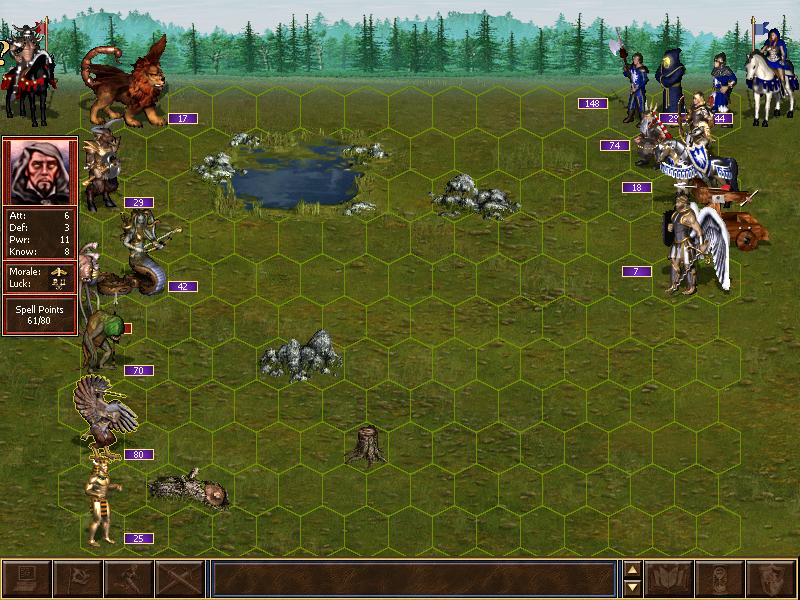800x600 pixels.
Task: Open the spellbook to cast a spell
Action: click(x=670, y=579)
